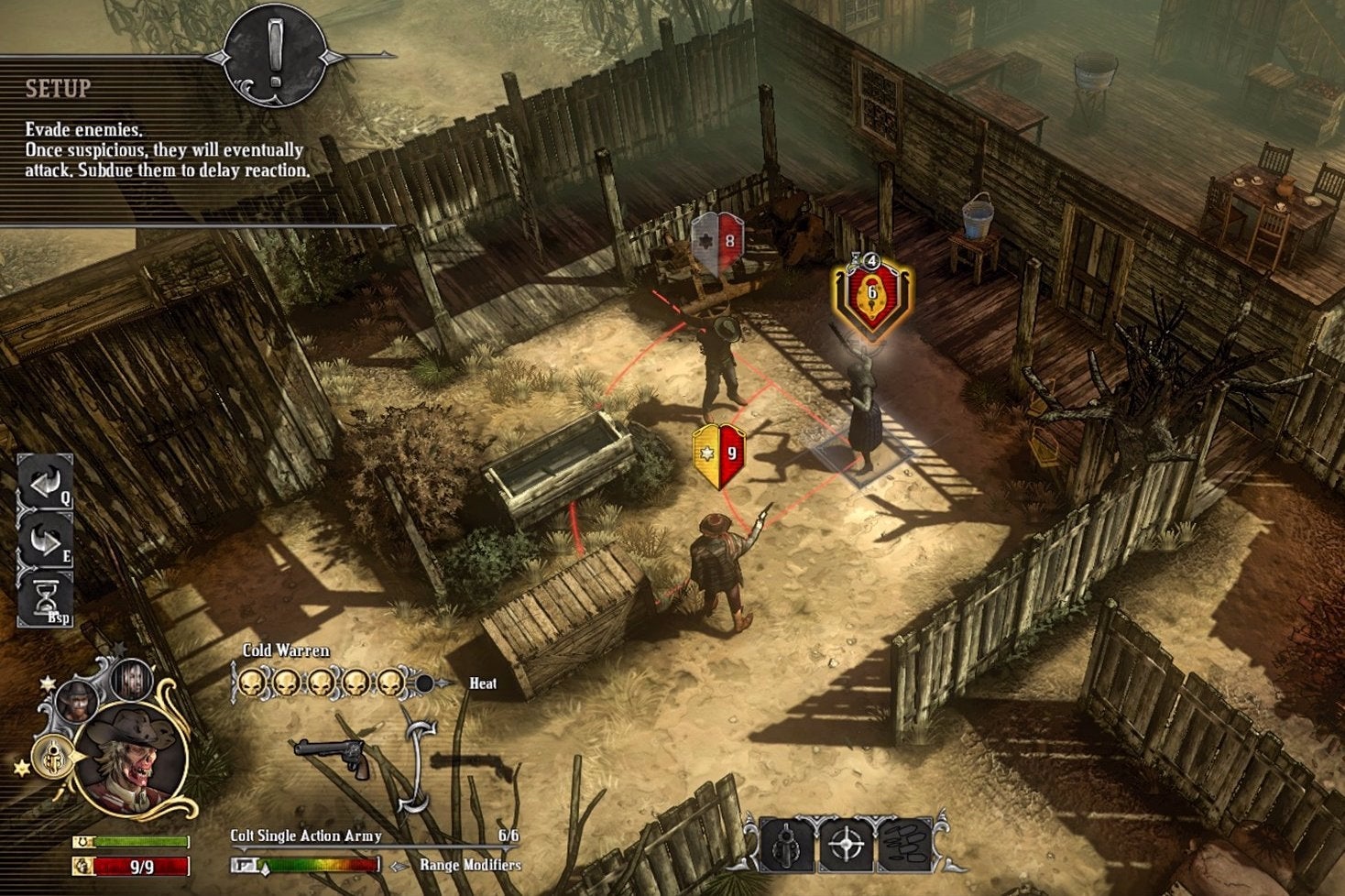Activate the crosshair aimed shot action

pyautogui.click(x=846, y=845)
